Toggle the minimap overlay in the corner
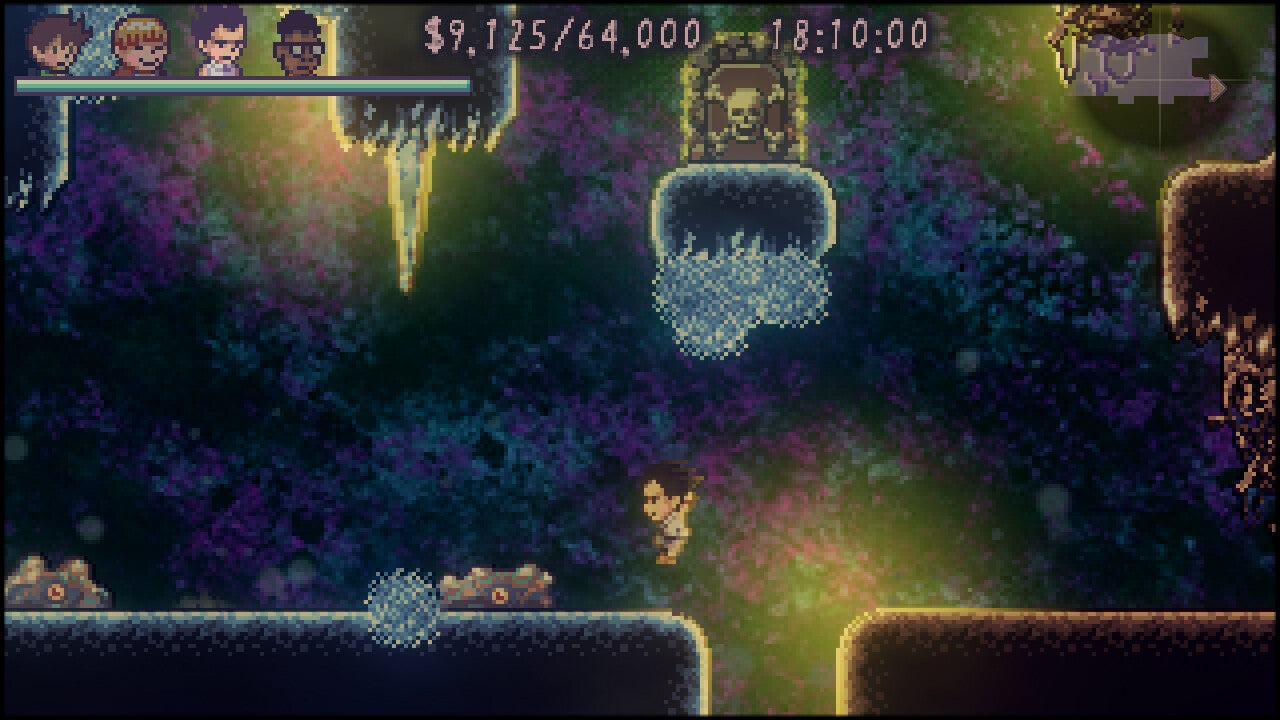 1150,70
